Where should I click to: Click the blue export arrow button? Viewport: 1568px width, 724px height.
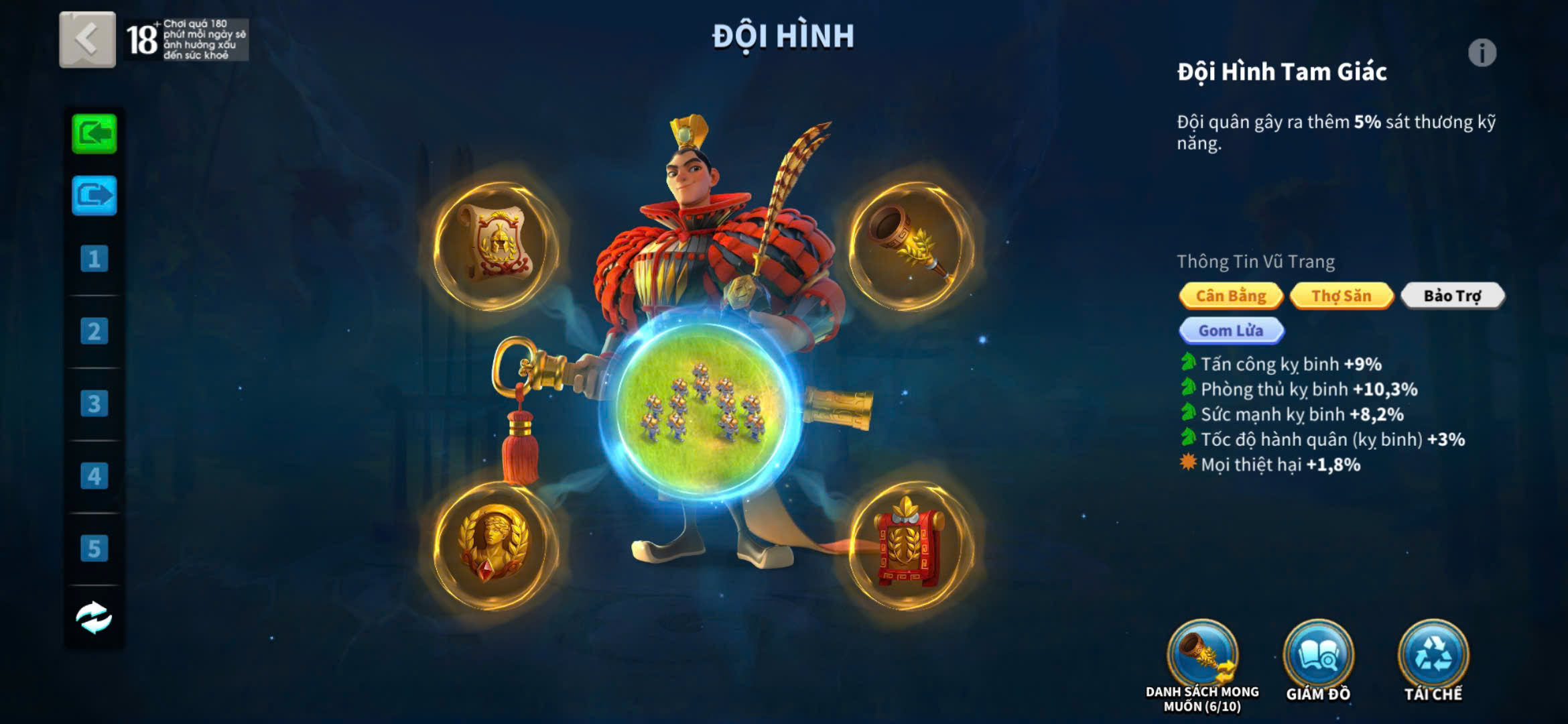click(94, 196)
